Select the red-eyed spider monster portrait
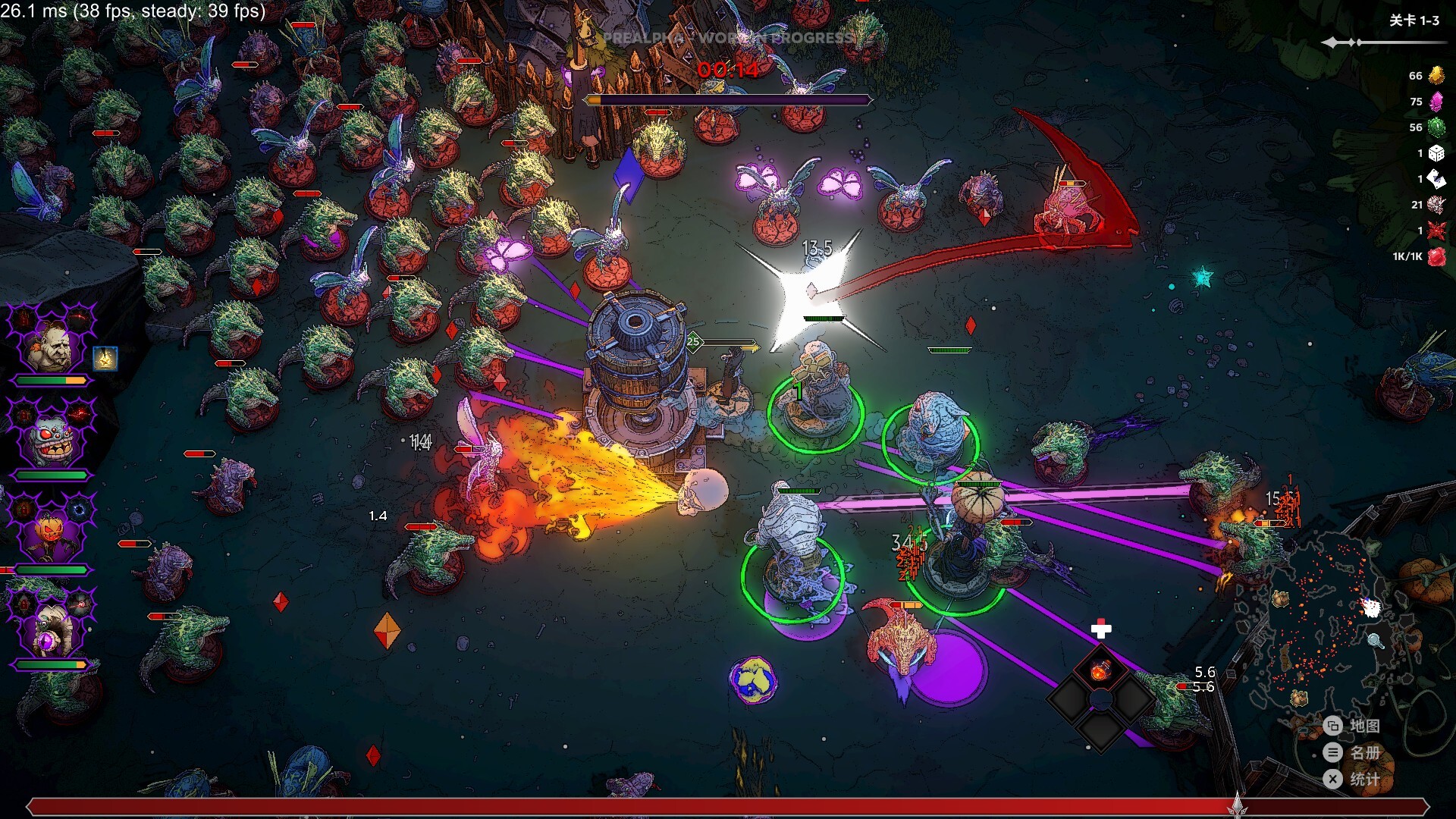This screenshot has height=819, width=1456. coord(52,442)
